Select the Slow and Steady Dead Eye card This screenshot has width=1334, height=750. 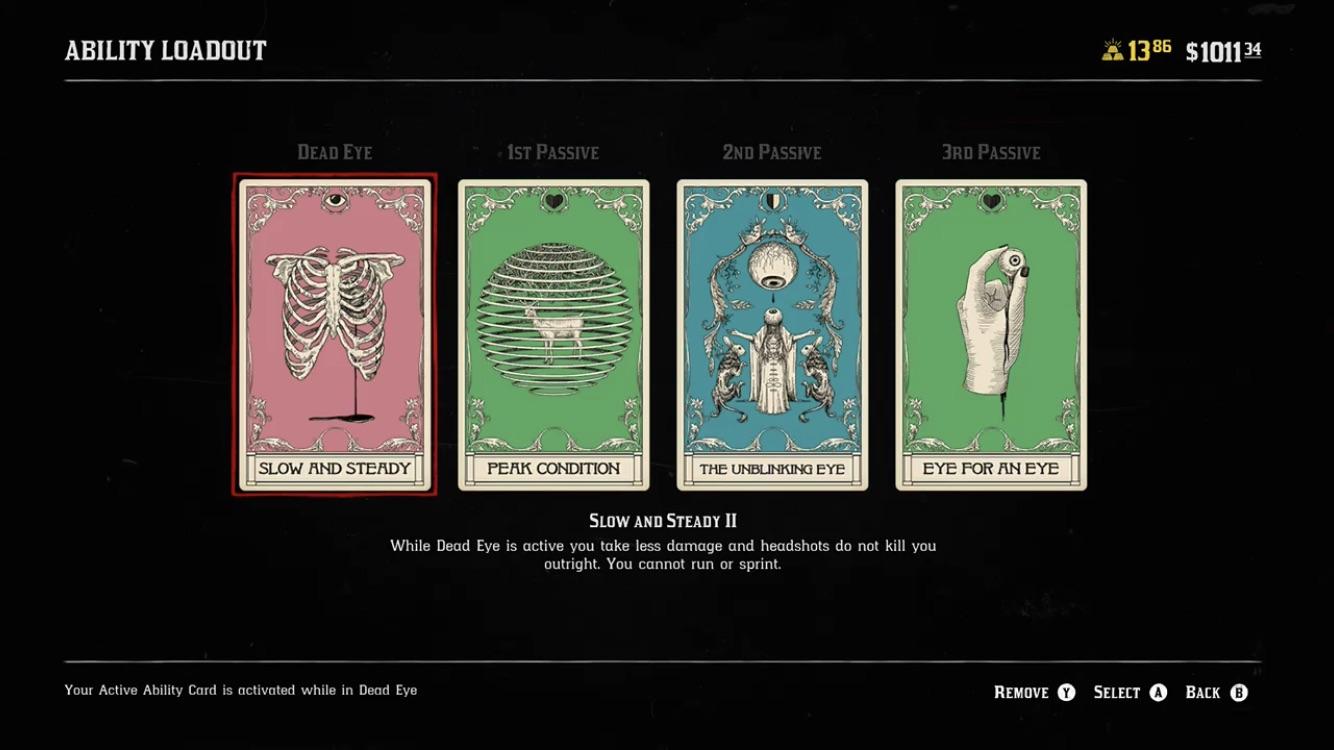click(333, 335)
